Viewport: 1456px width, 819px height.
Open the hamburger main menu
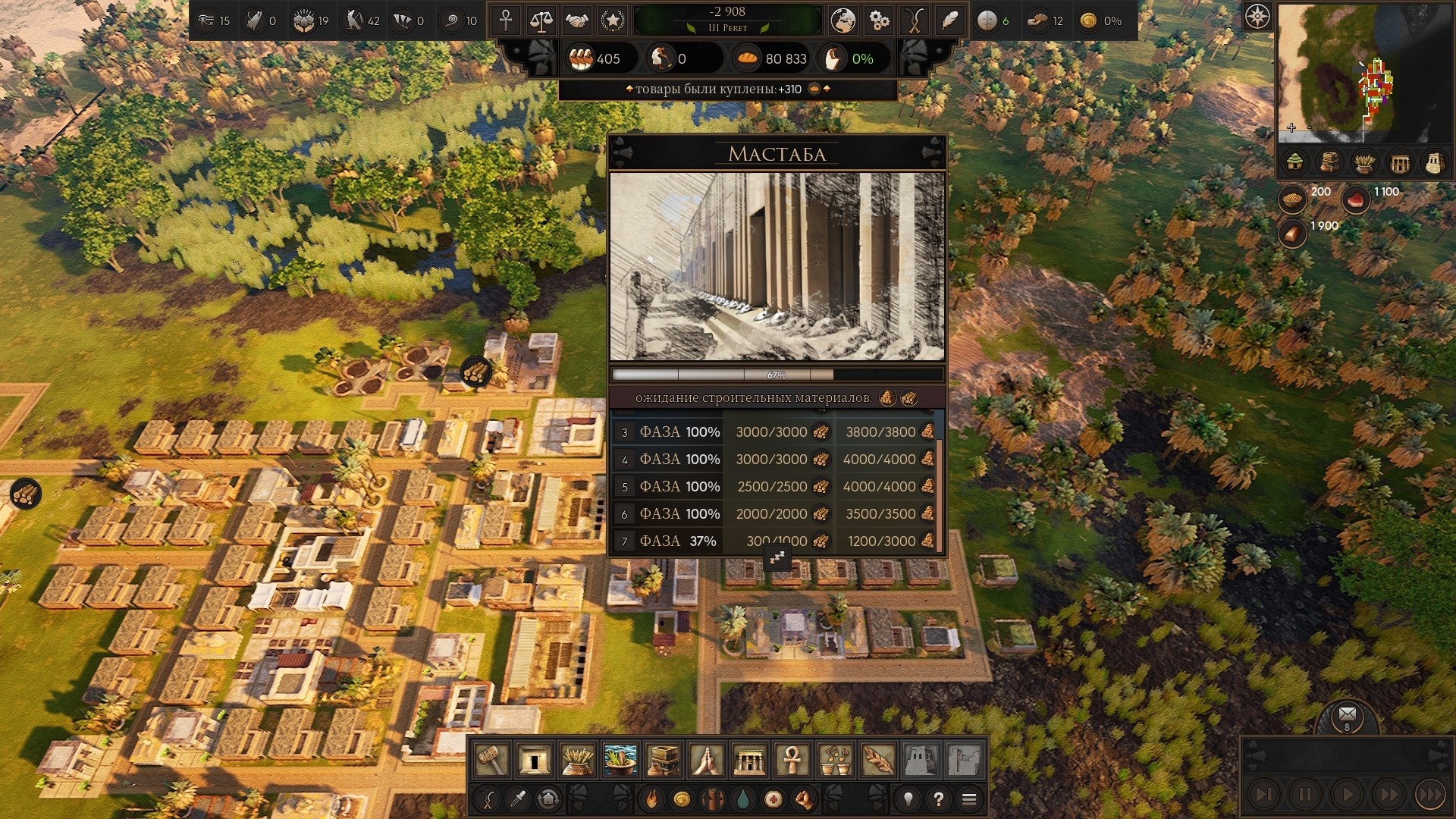[968, 799]
